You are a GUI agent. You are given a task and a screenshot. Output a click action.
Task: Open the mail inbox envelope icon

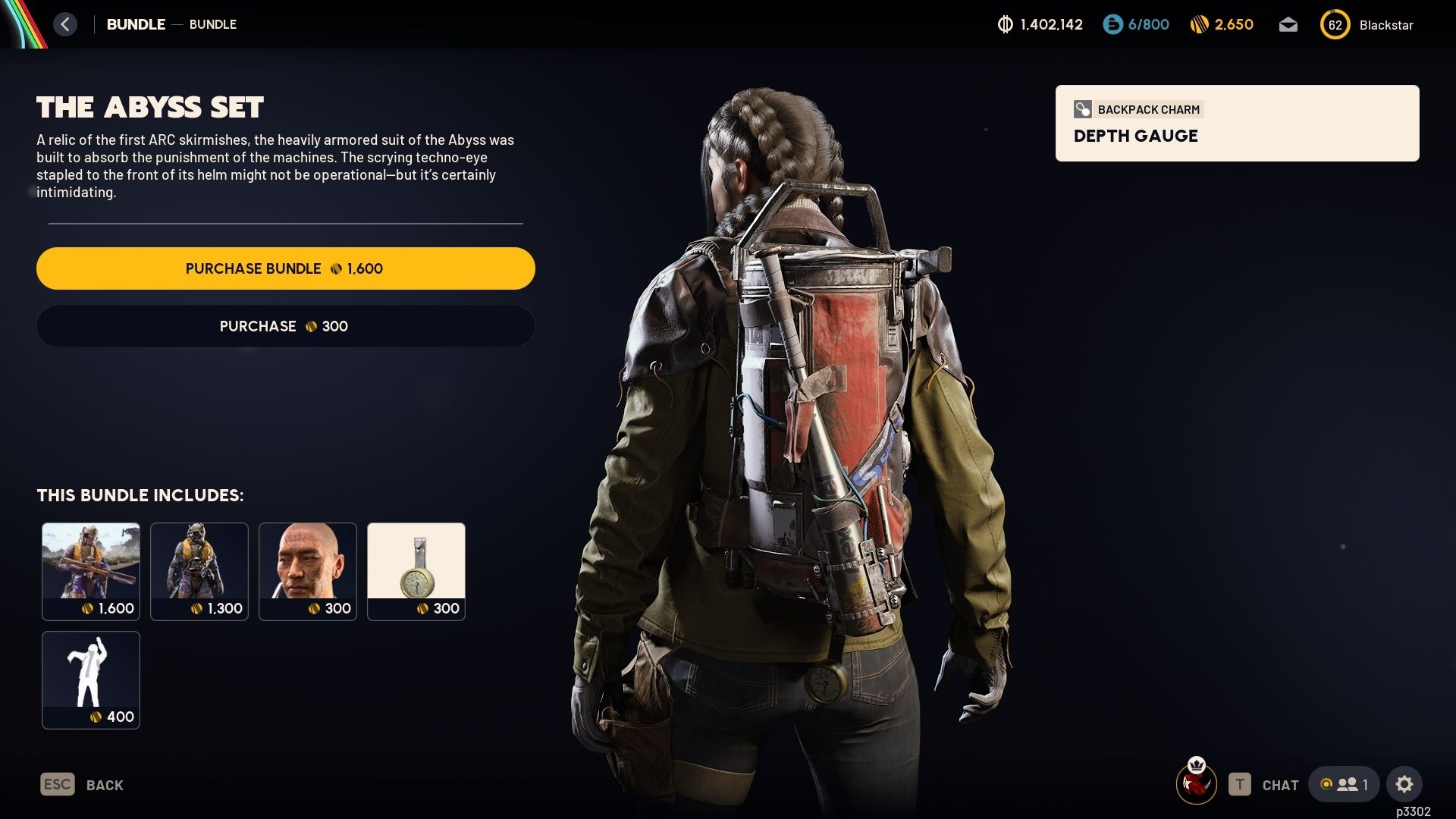(x=1288, y=24)
